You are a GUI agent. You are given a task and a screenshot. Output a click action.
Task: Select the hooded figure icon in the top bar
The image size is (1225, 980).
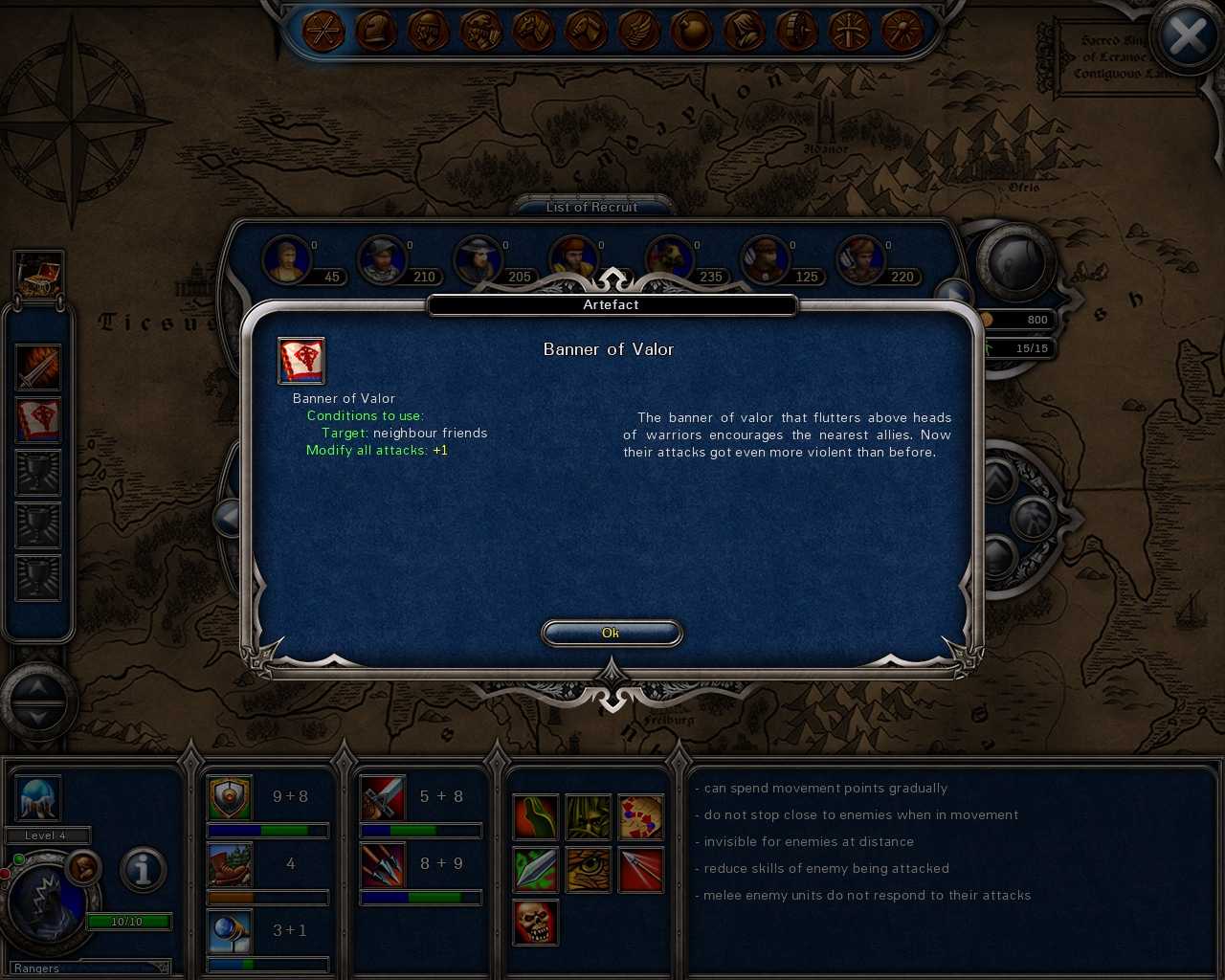(x=742, y=32)
